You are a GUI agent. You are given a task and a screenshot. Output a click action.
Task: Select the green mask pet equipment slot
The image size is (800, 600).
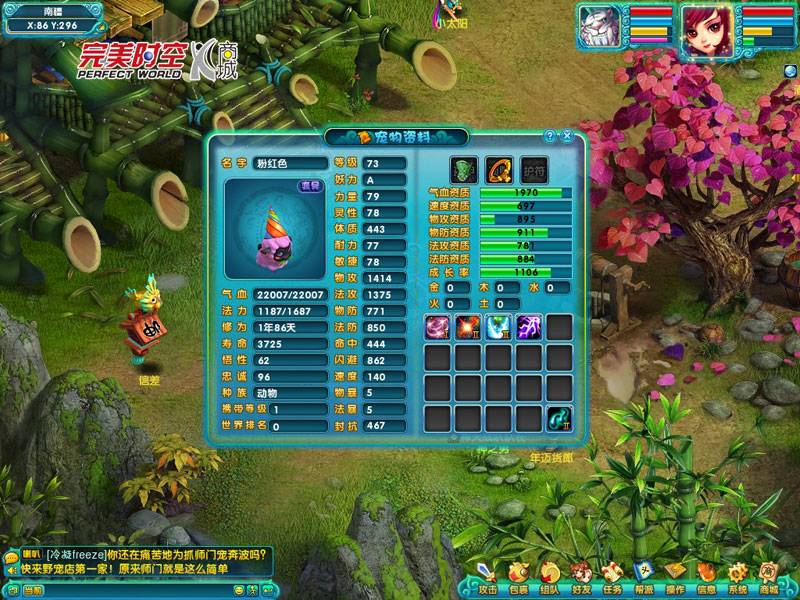[463, 169]
